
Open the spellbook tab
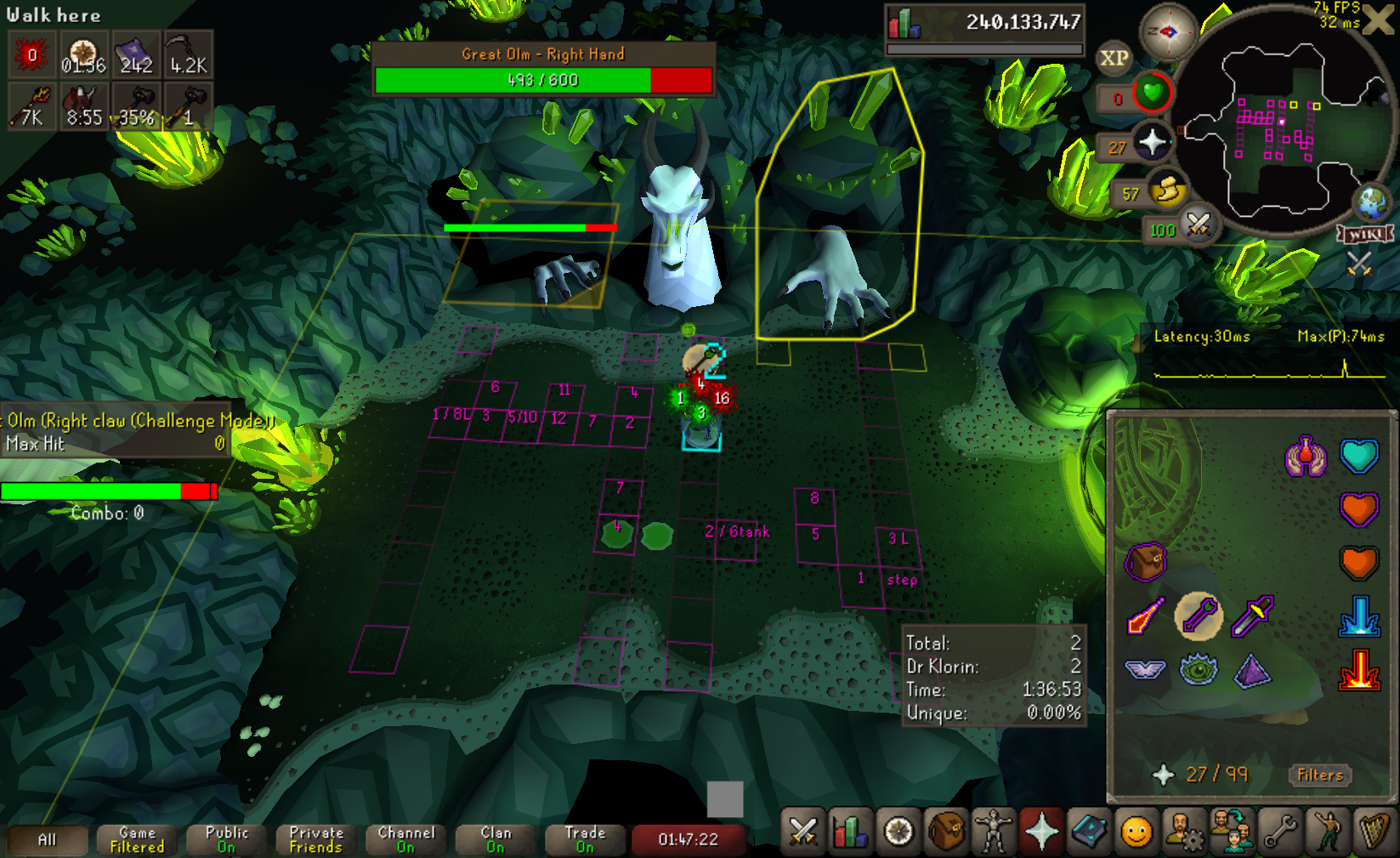click(x=1089, y=831)
